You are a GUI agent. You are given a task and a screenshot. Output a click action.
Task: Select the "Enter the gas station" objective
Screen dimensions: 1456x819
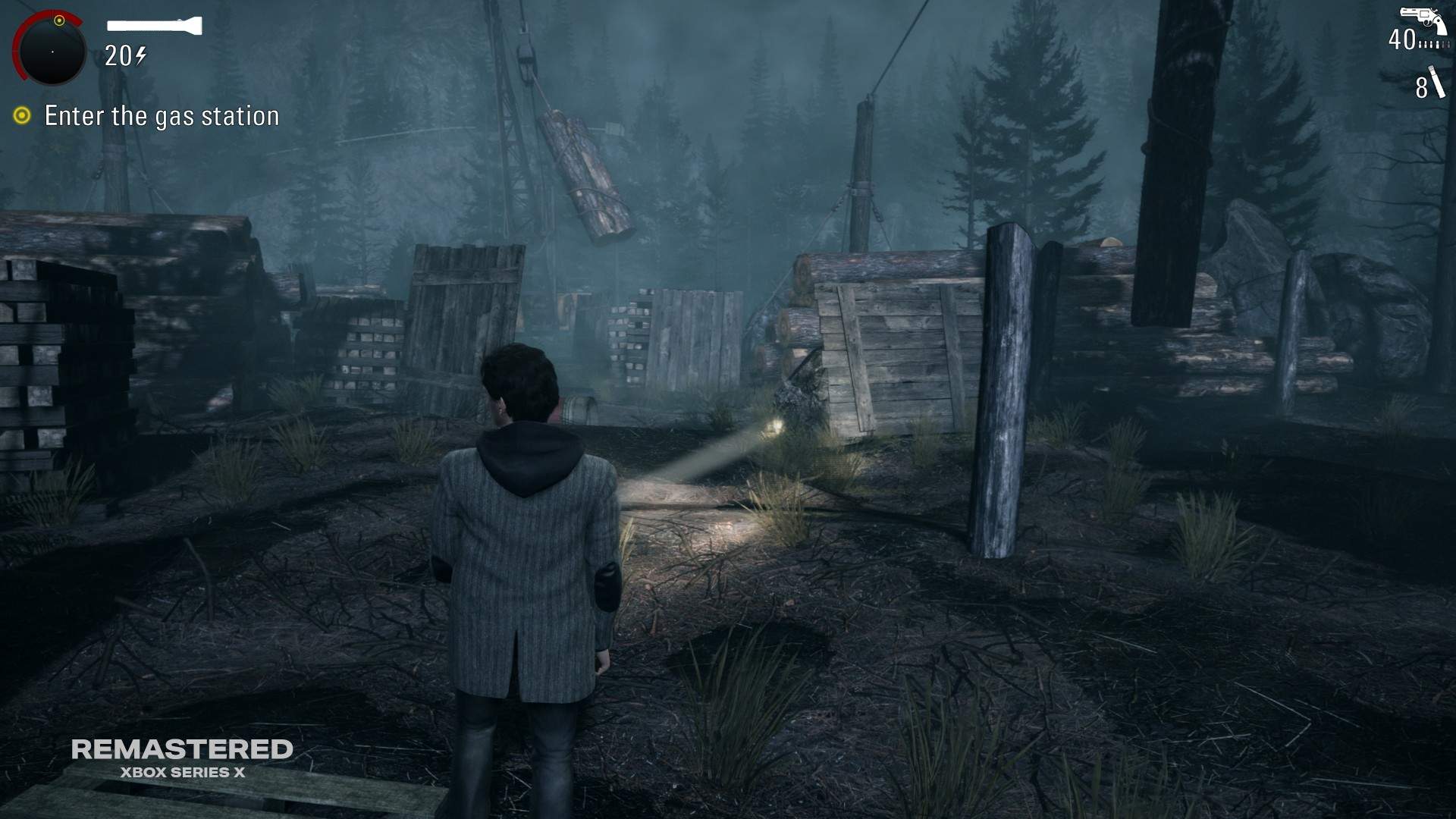(162, 116)
